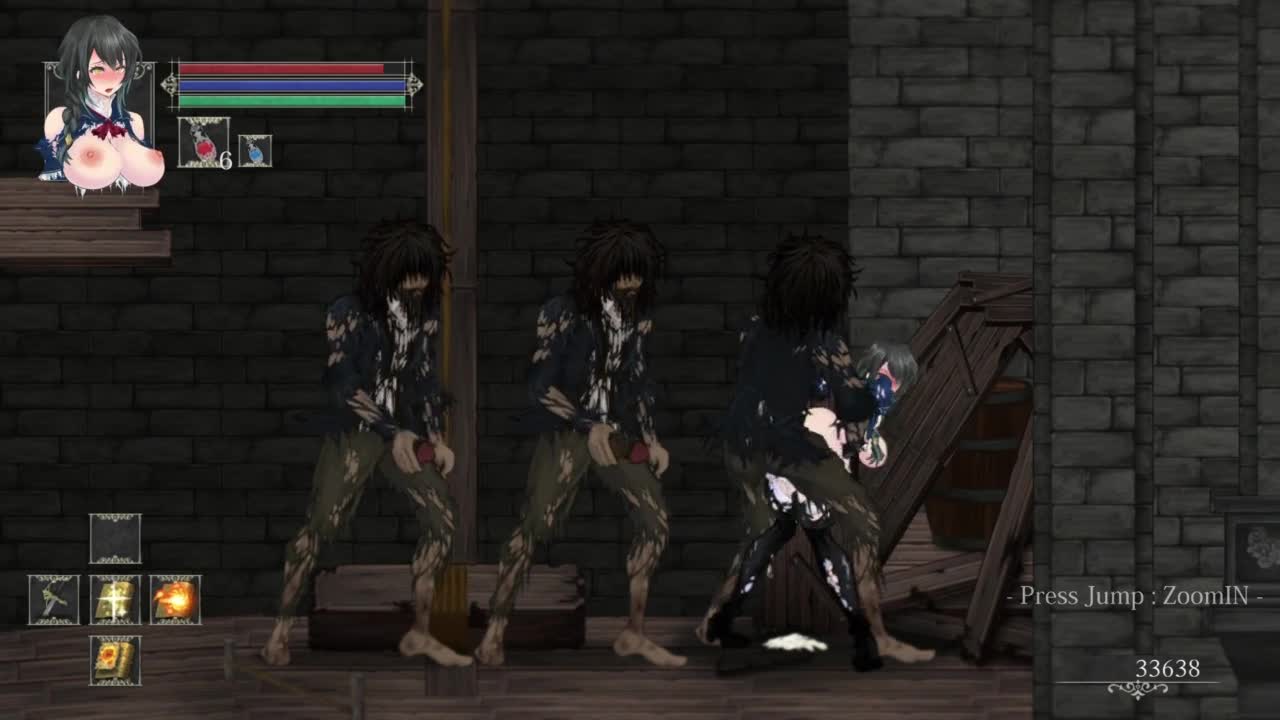Select the red health potion slot

coord(203,142)
